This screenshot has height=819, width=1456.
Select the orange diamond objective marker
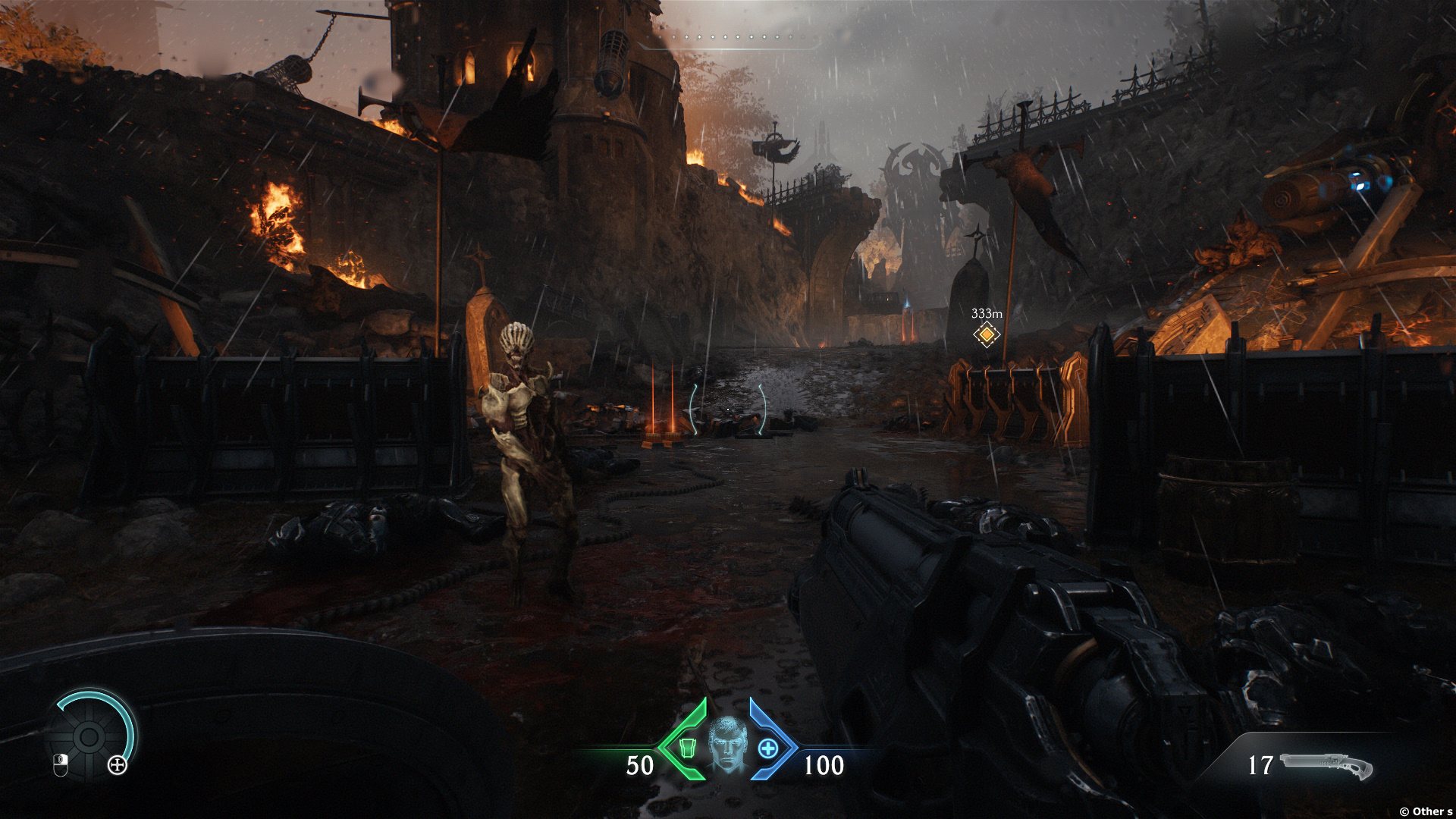point(986,334)
